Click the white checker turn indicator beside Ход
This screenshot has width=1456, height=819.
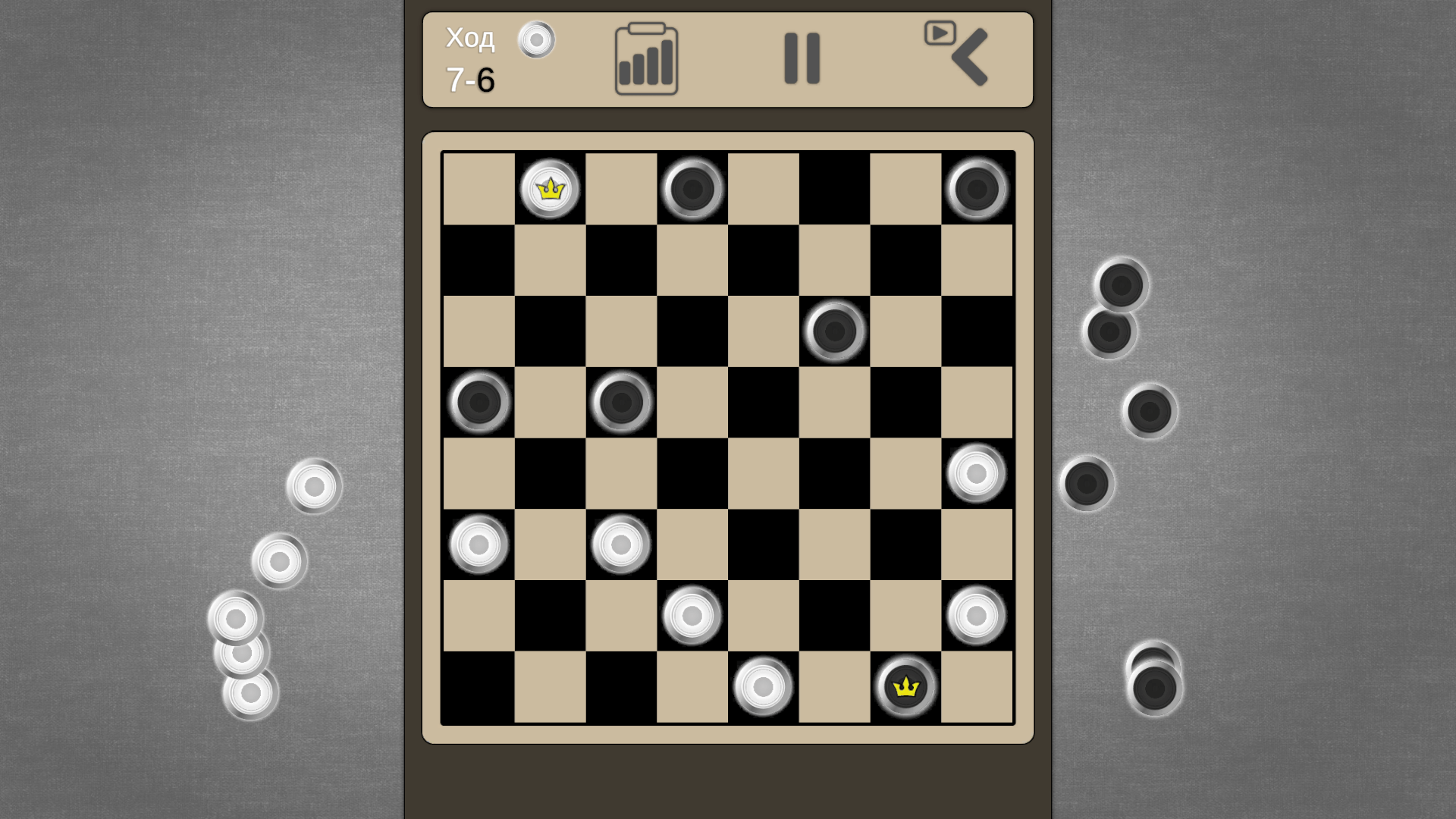(537, 41)
